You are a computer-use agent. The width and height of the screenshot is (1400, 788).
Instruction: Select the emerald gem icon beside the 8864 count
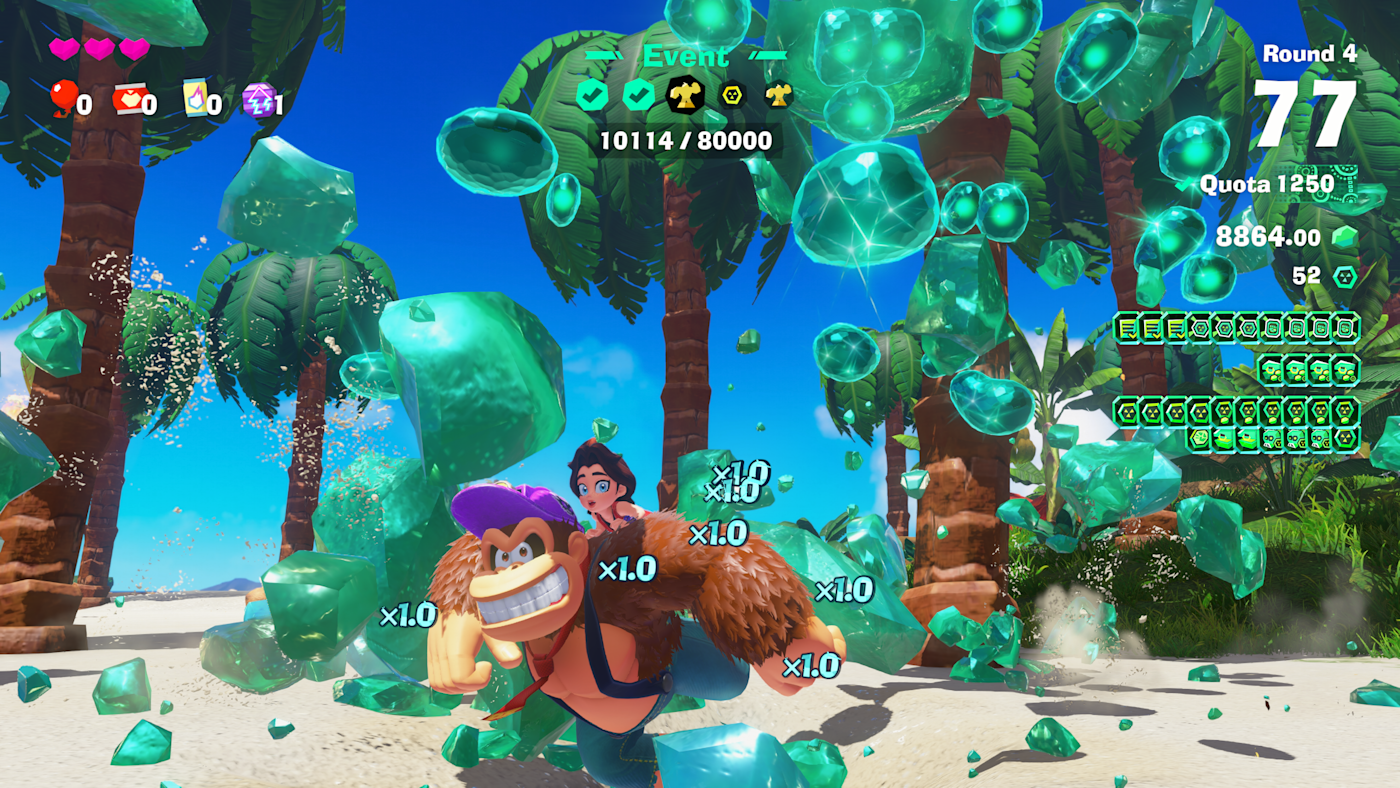(1346, 237)
